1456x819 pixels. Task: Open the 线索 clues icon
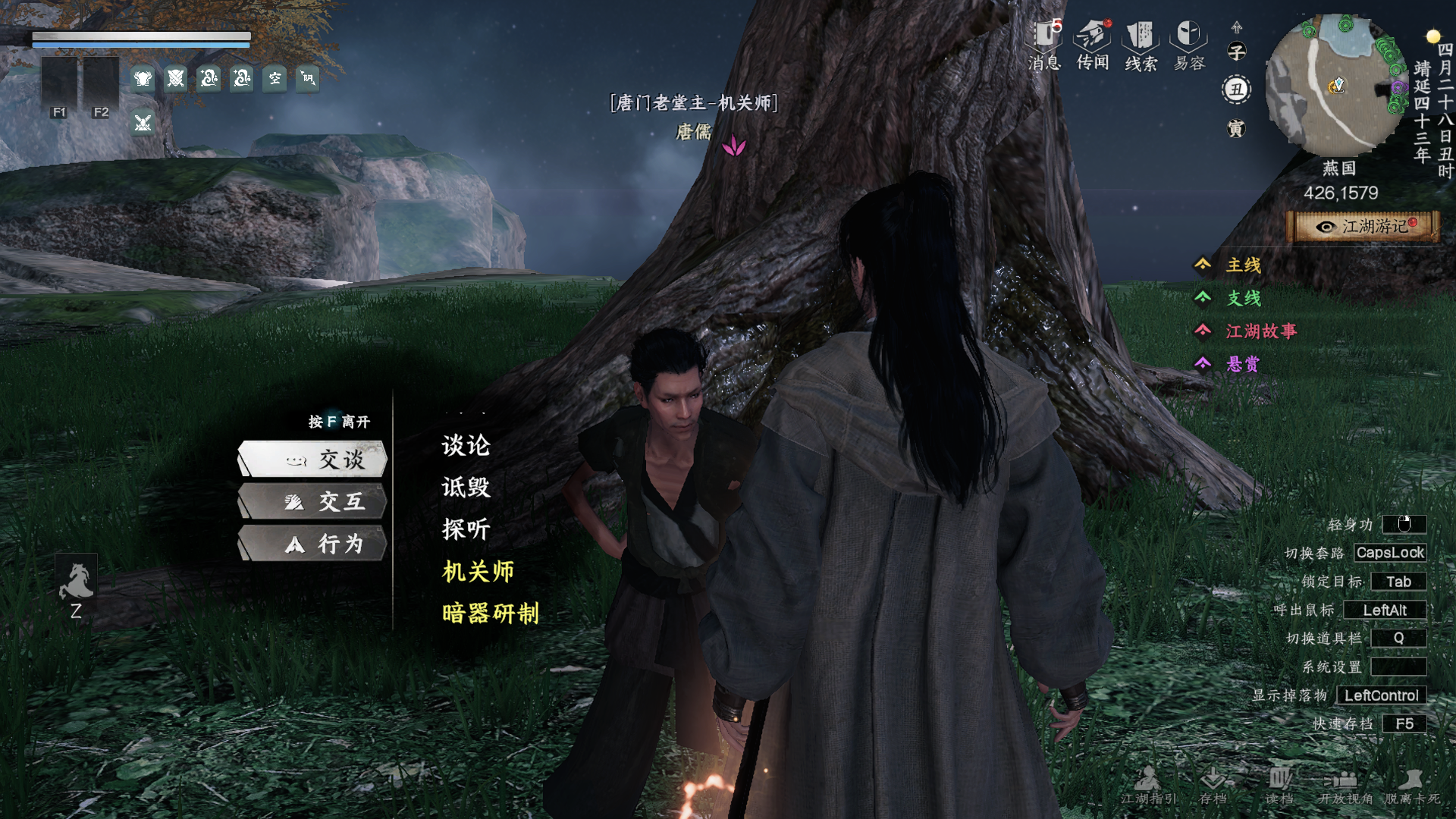(x=1141, y=45)
